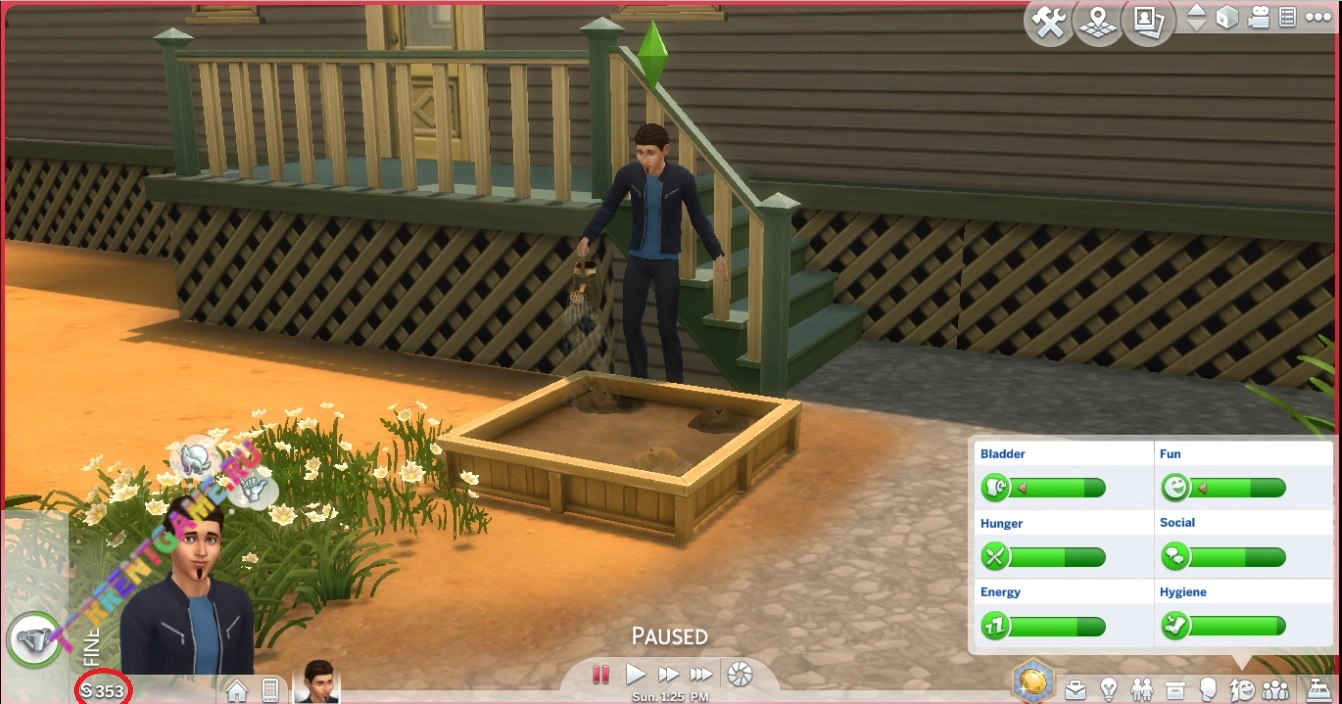Toggle walls view with the cube icon
The width and height of the screenshot is (1342, 704).
(x=1227, y=18)
